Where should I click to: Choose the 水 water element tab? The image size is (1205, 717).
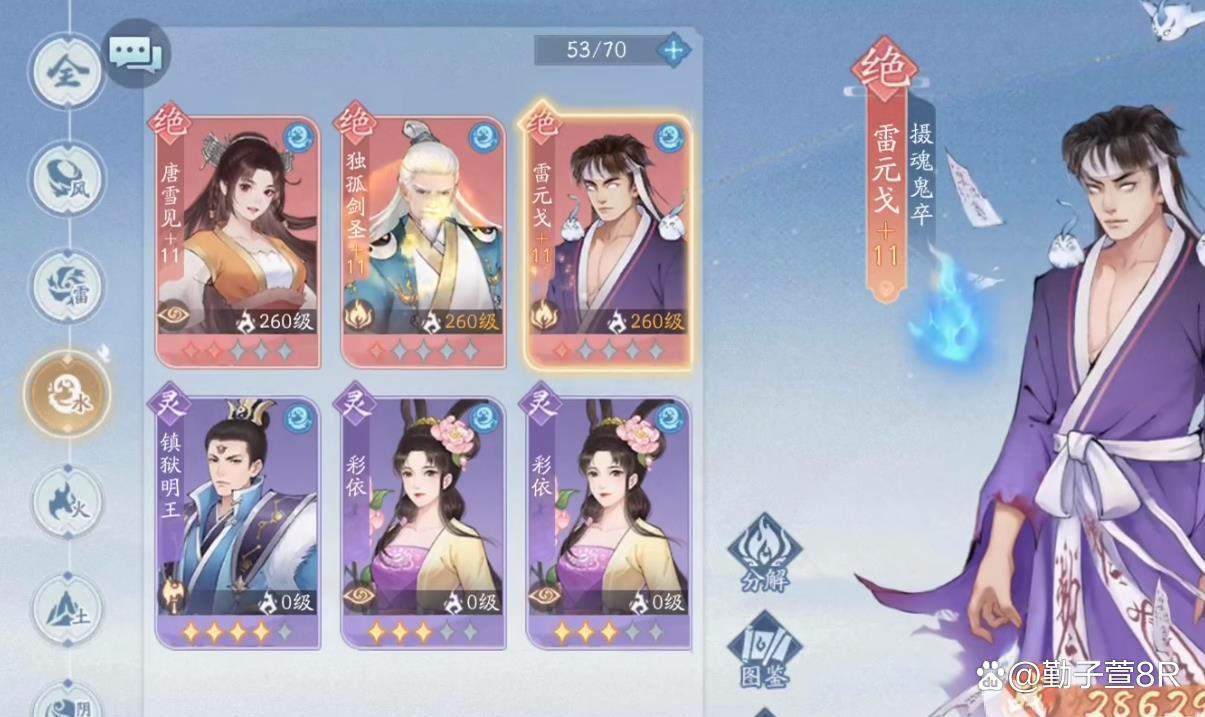[66, 393]
